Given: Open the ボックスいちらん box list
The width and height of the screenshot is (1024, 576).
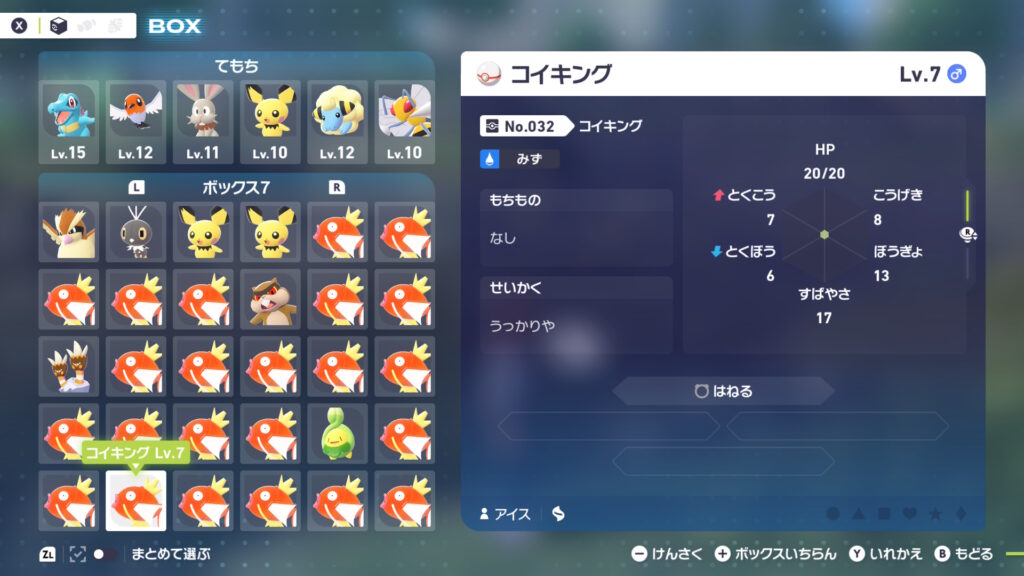Looking at the screenshot, I should pos(776,554).
